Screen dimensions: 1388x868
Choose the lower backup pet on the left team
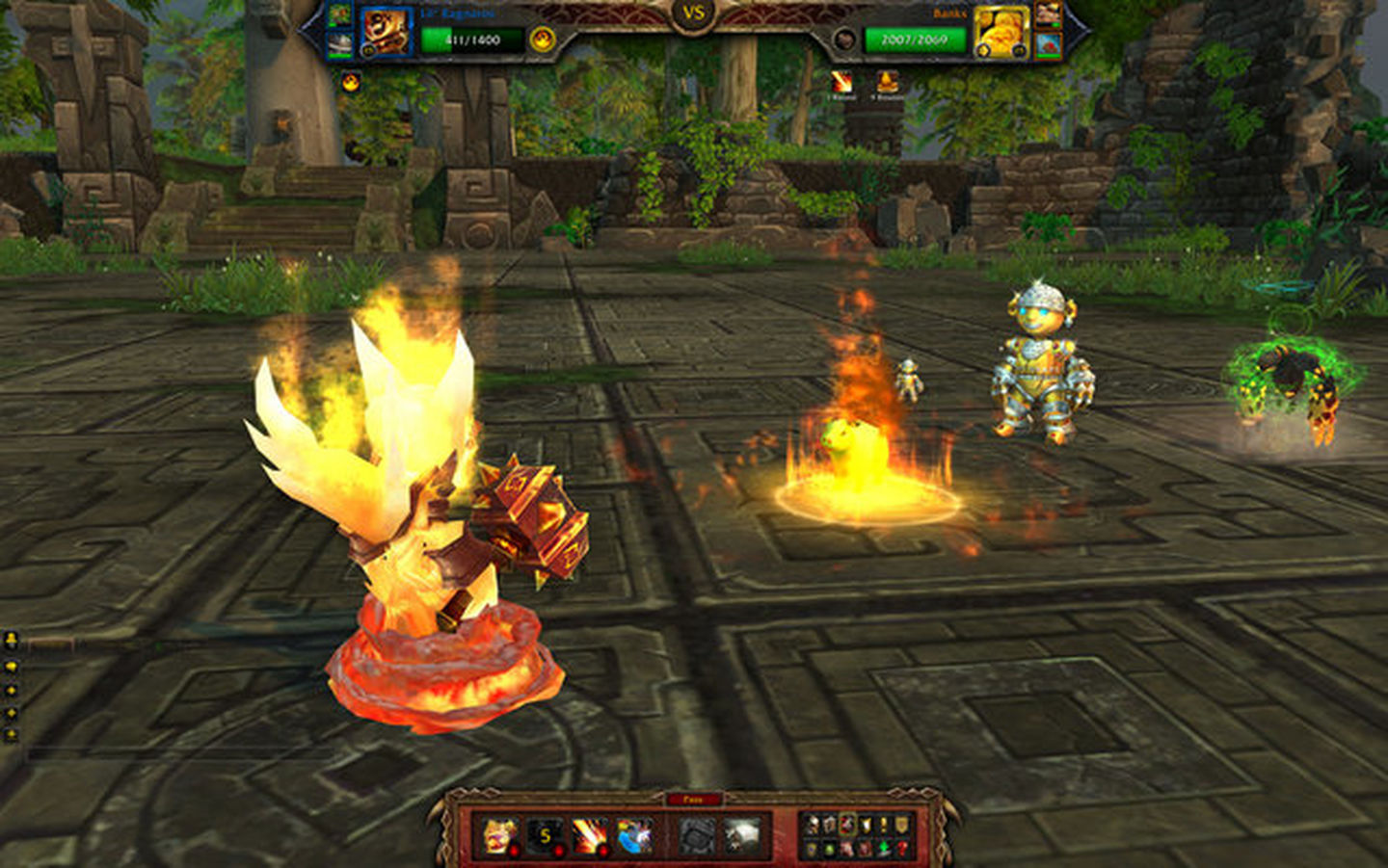tap(339, 44)
